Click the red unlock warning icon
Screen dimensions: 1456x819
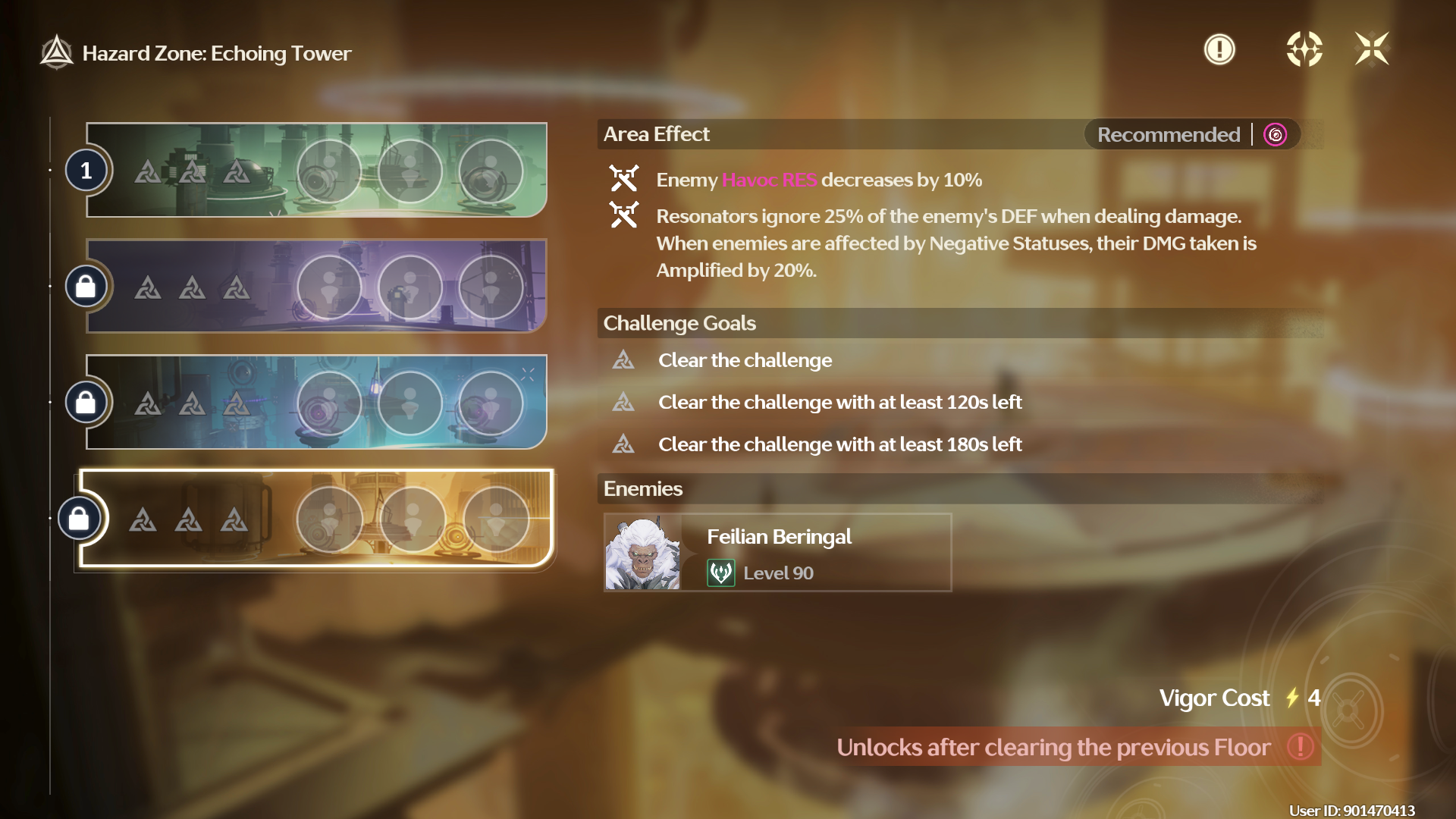[x=1301, y=747]
